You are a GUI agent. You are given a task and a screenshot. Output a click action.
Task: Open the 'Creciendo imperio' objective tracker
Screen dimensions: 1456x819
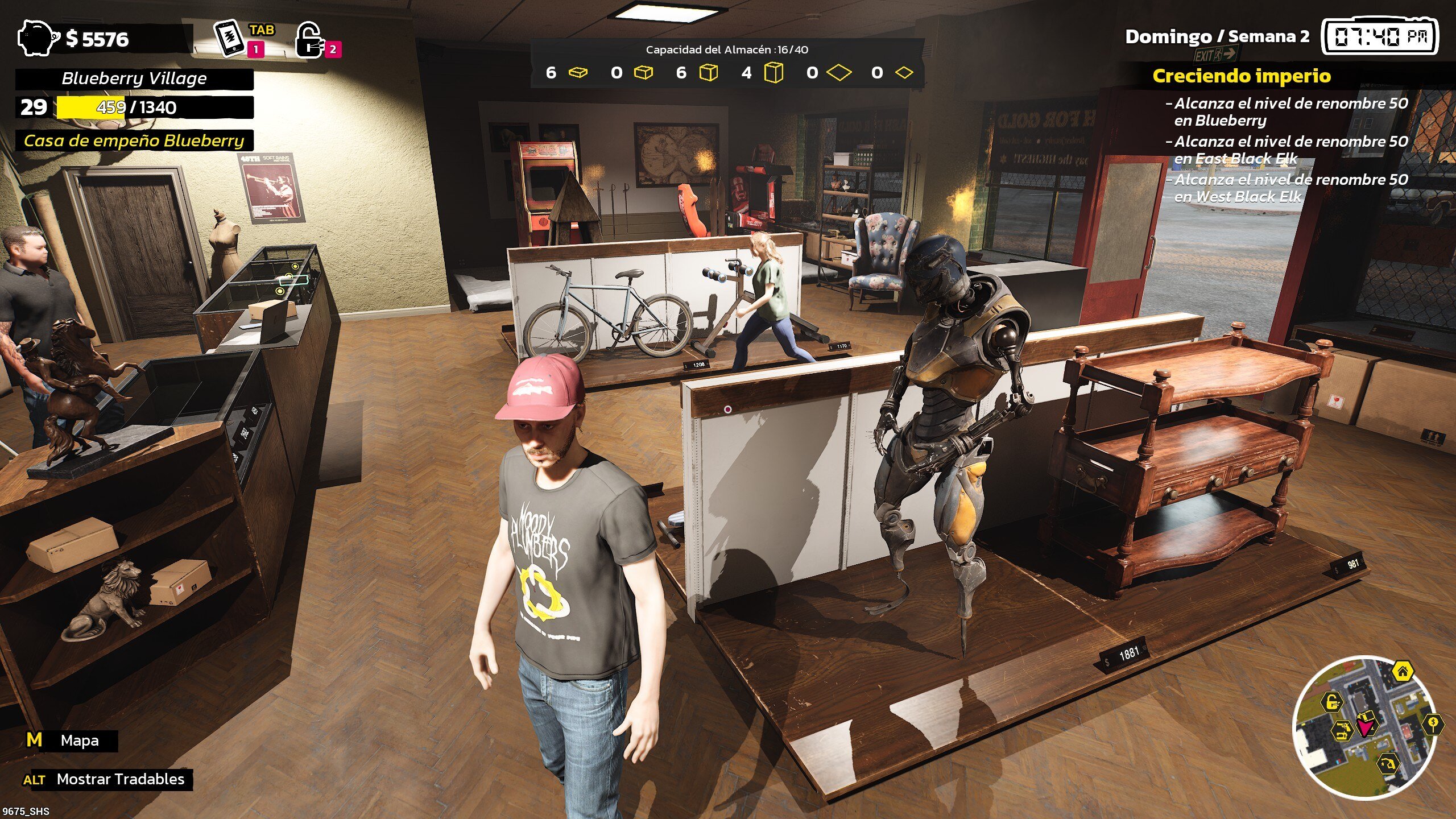pos(1241,76)
